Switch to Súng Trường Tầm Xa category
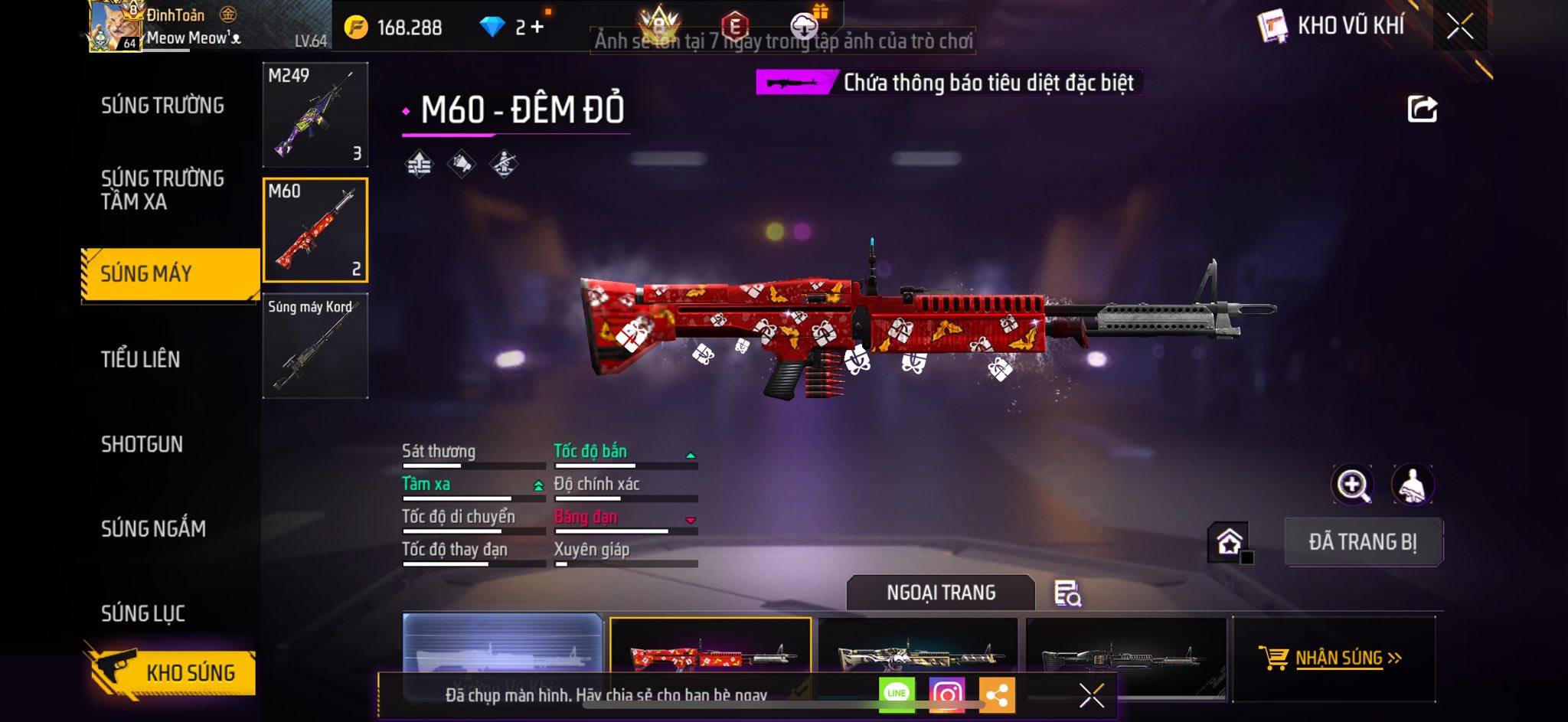The width and height of the screenshot is (1568, 722). click(162, 190)
